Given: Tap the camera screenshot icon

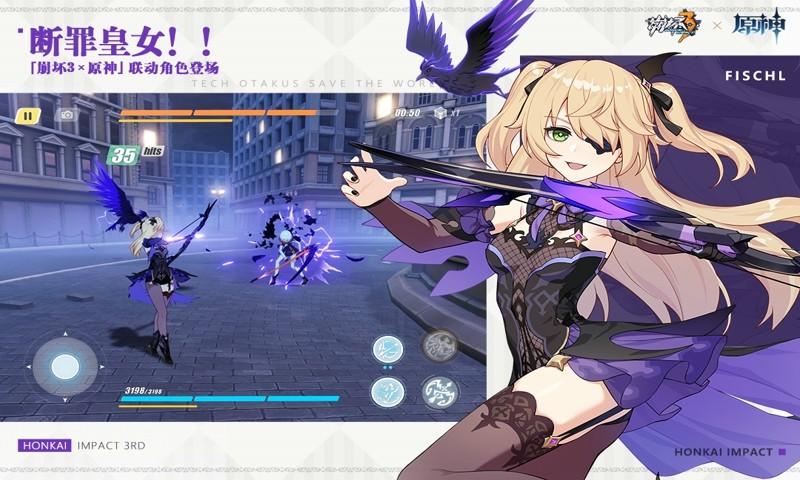Looking at the screenshot, I should coord(67,115).
